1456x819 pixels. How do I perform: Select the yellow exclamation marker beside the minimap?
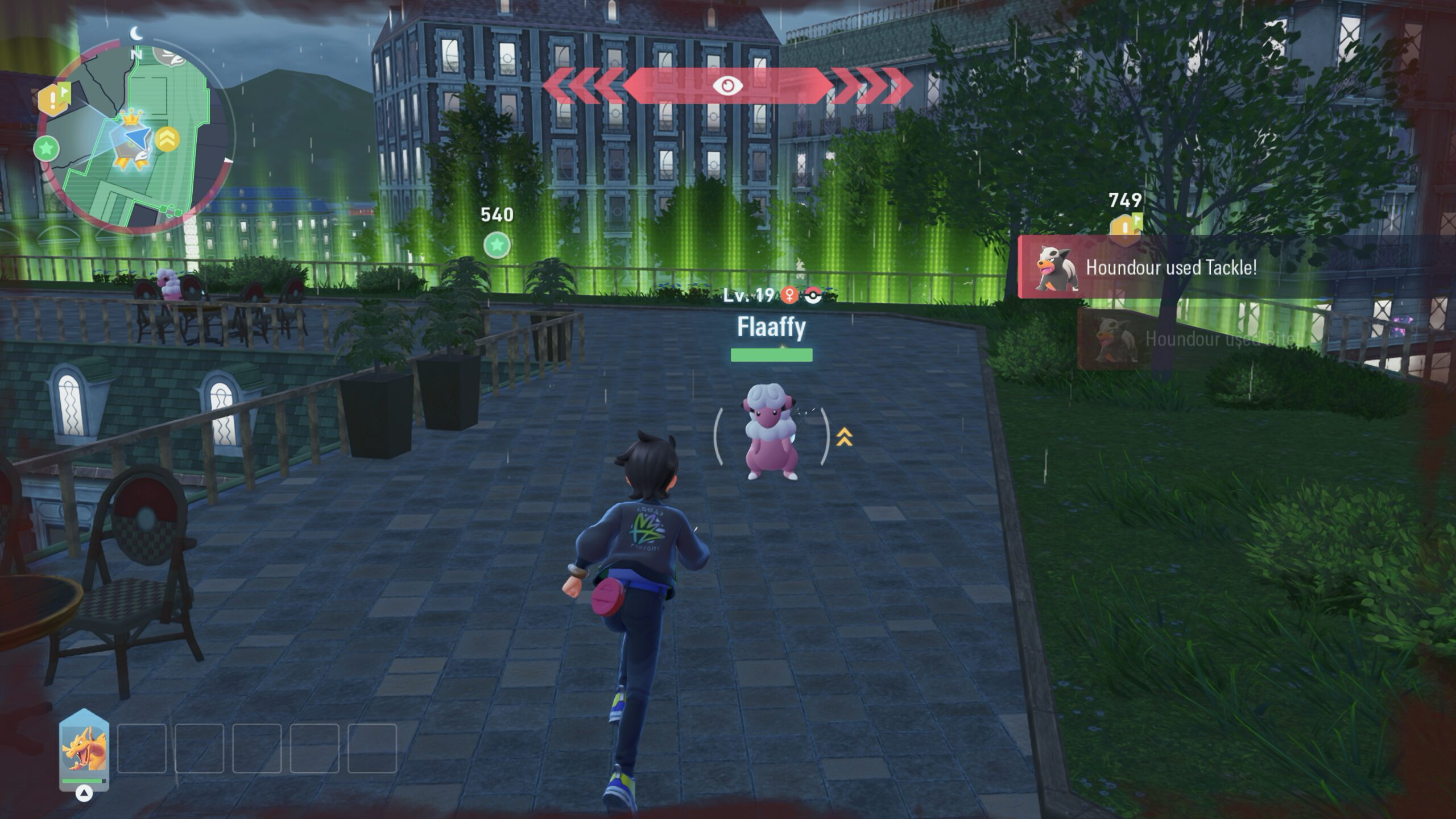53,100
